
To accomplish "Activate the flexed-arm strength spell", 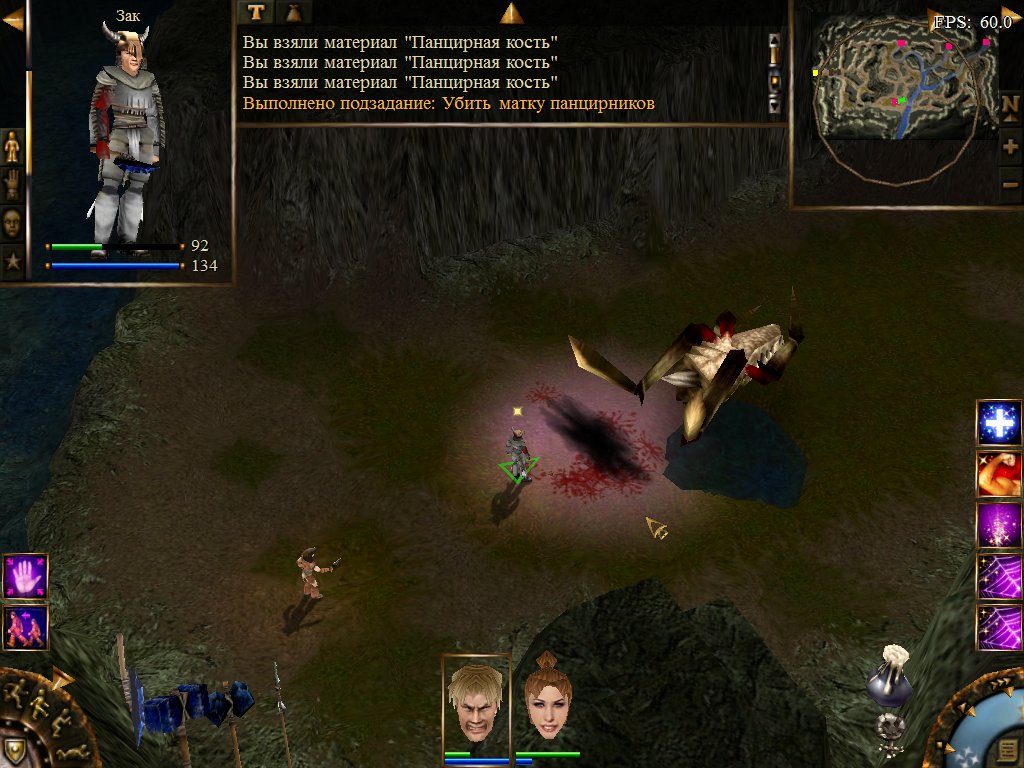I will [998, 475].
